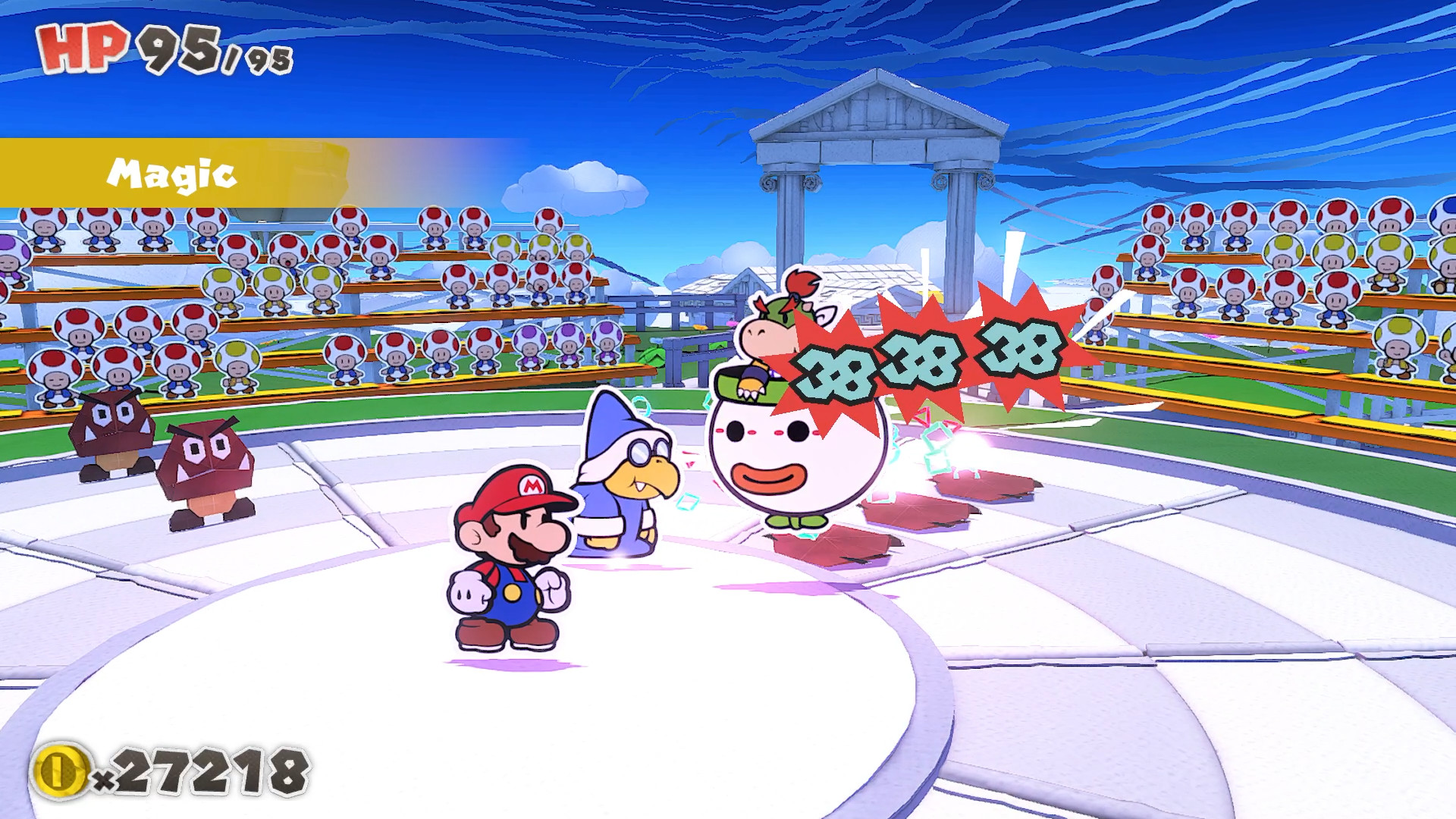The height and width of the screenshot is (819, 1456).
Task: Select the Magic action label
Action: click(x=171, y=174)
